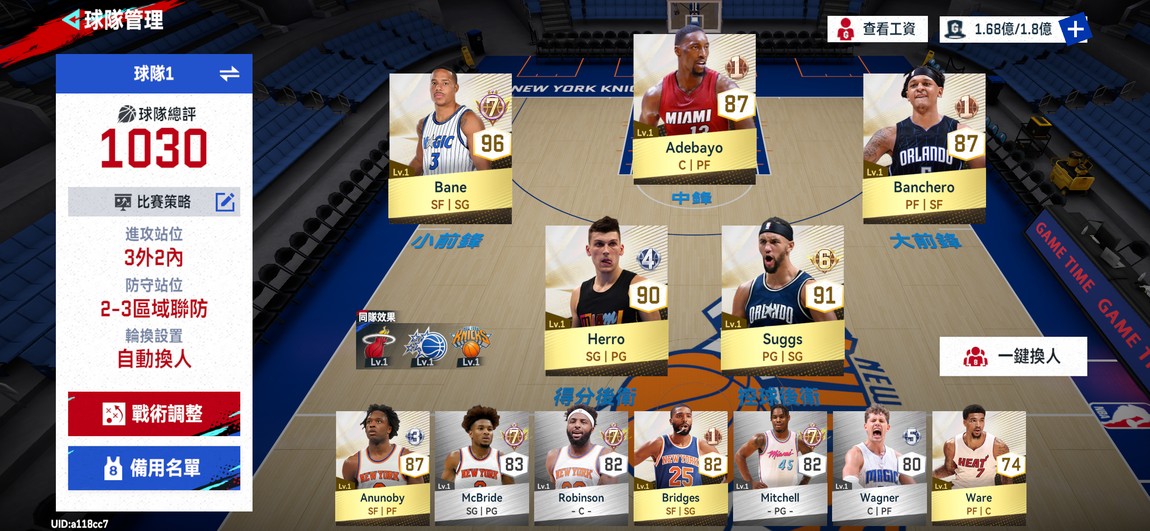Image resolution: width=1150 pixels, height=531 pixels.
Task: Pick bench player Bridges
Action: 680,465
